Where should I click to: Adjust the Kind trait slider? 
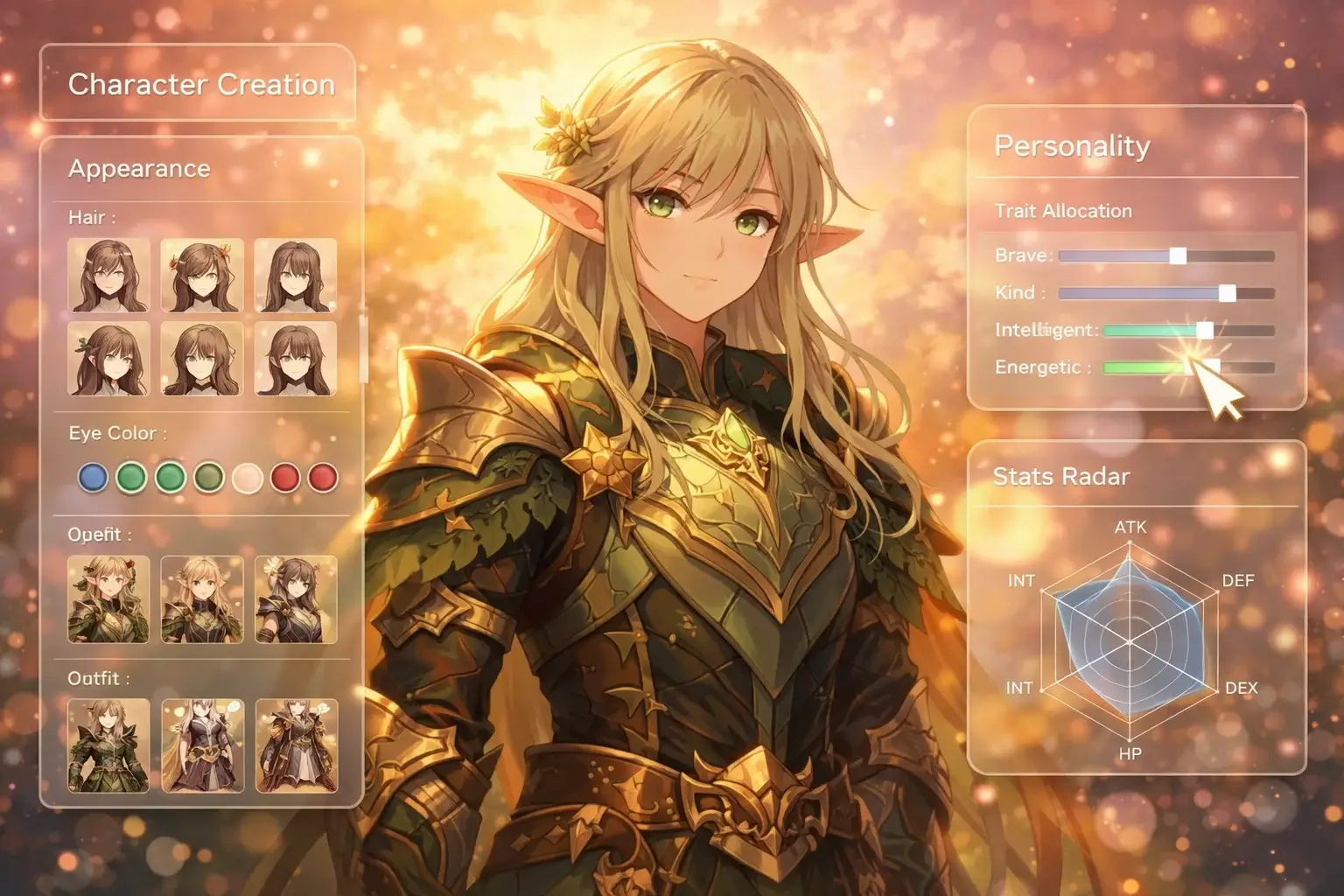point(1229,292)
